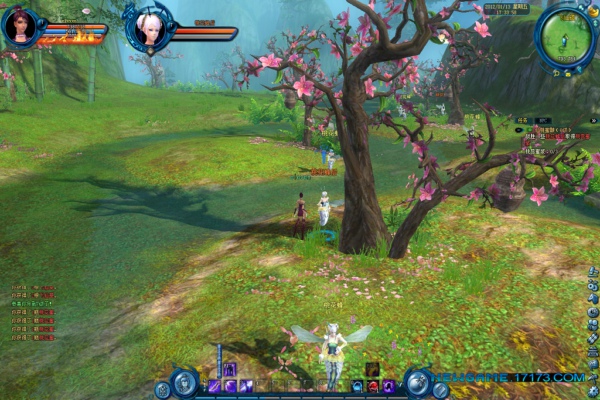Select the white-haired target portrait

click(x=150, y=26)
